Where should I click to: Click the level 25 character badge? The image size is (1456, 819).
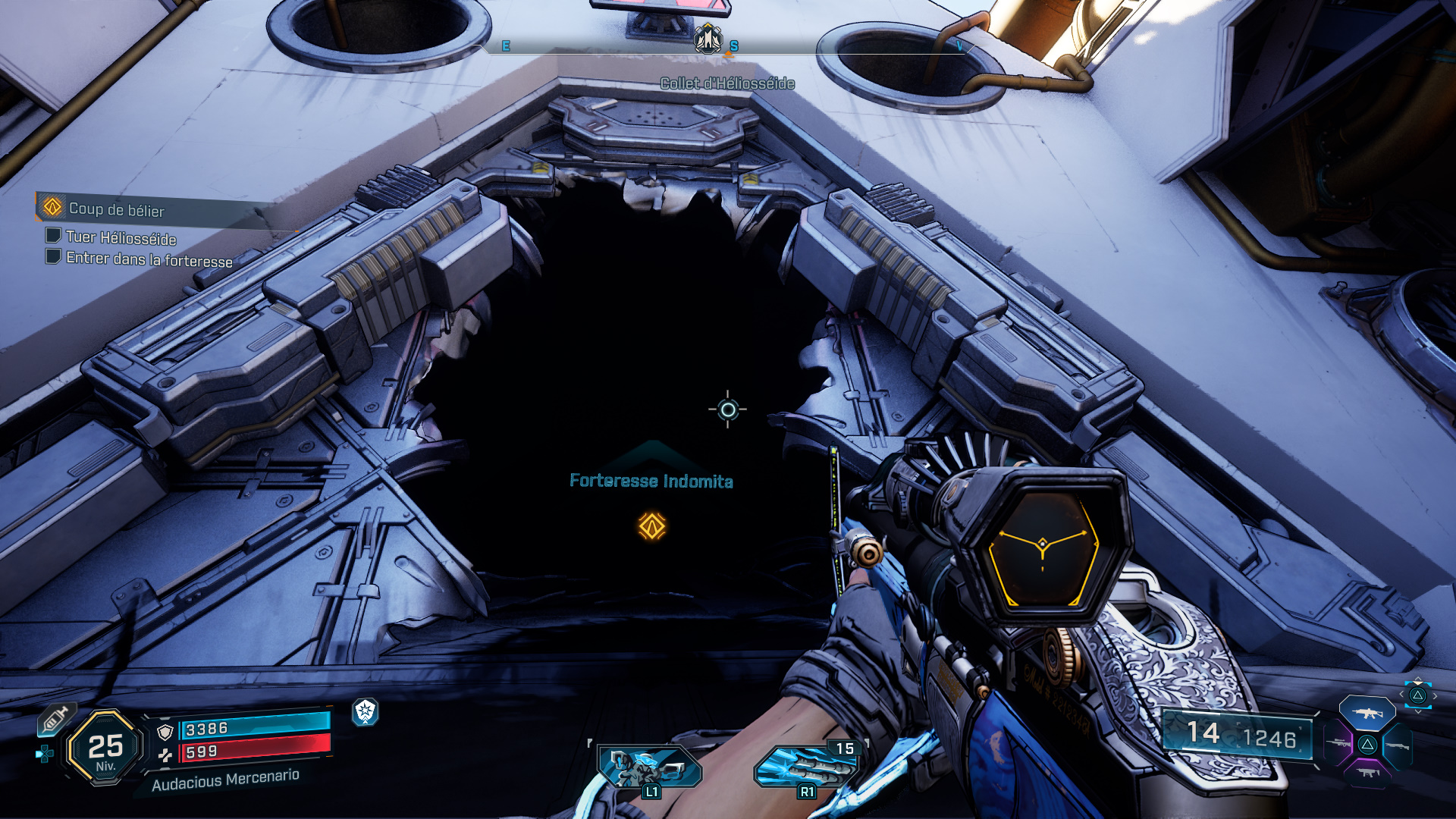[105, 748]
